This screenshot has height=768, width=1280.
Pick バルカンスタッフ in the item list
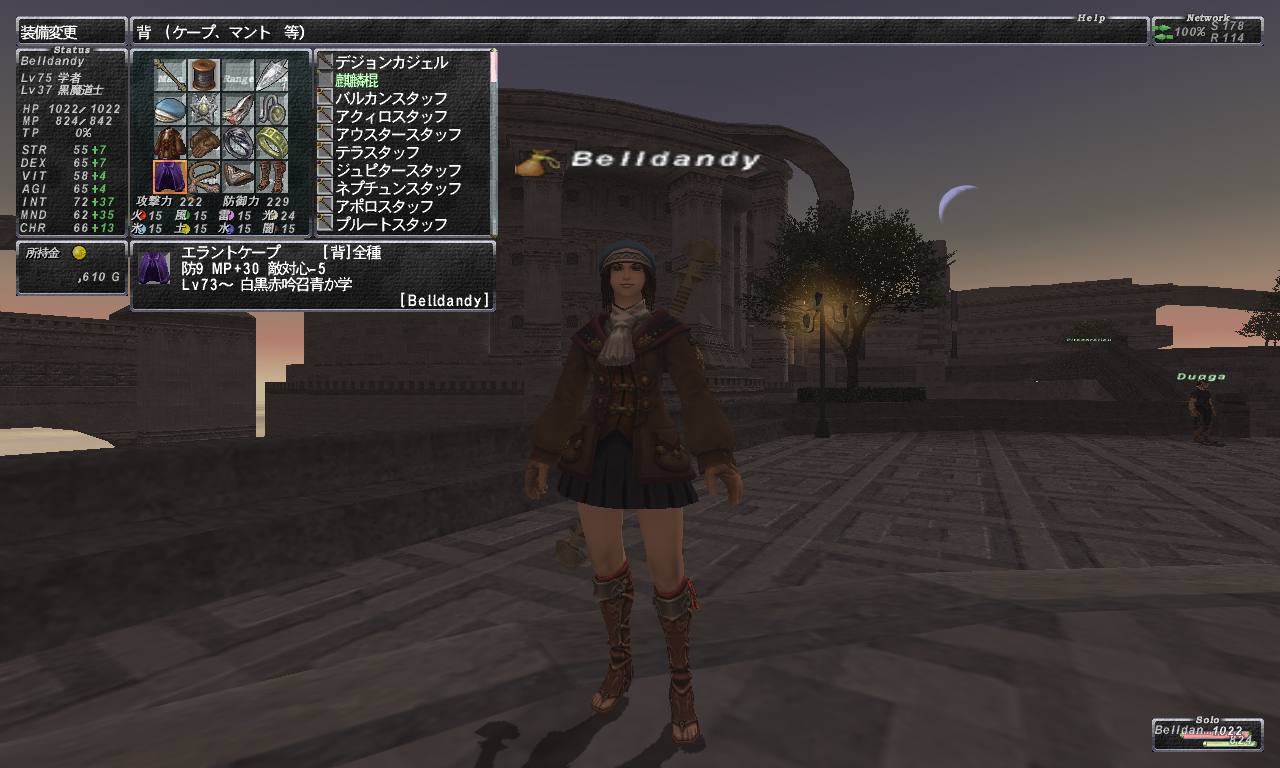click(x=391, y=99)
